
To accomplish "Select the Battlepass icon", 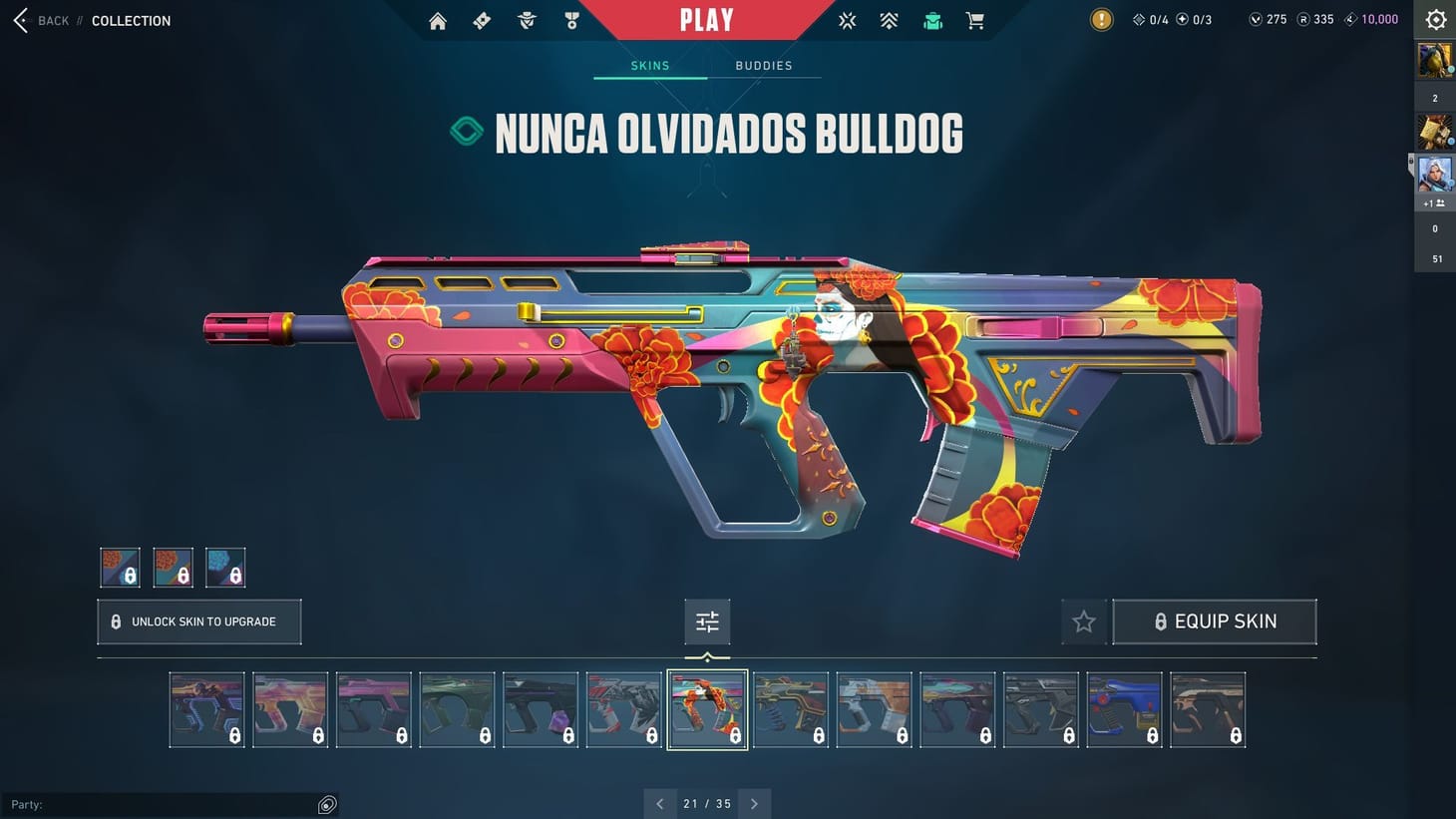I will tap(481, 19).
